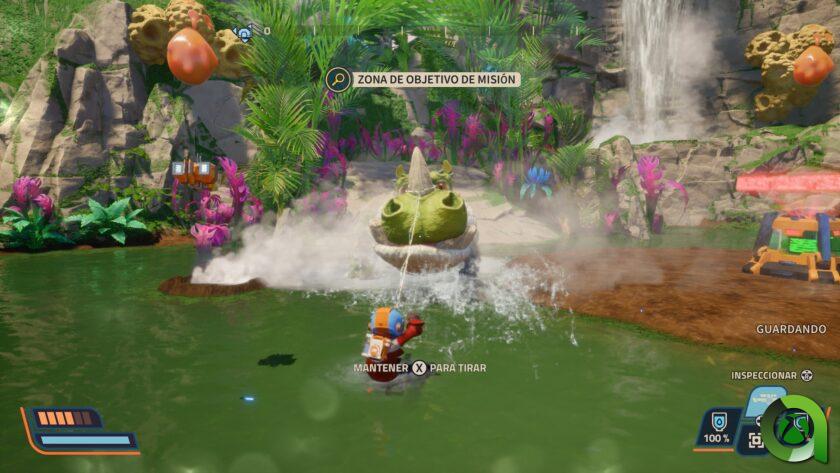Select the water tank 100% slot

pos(716,428)
